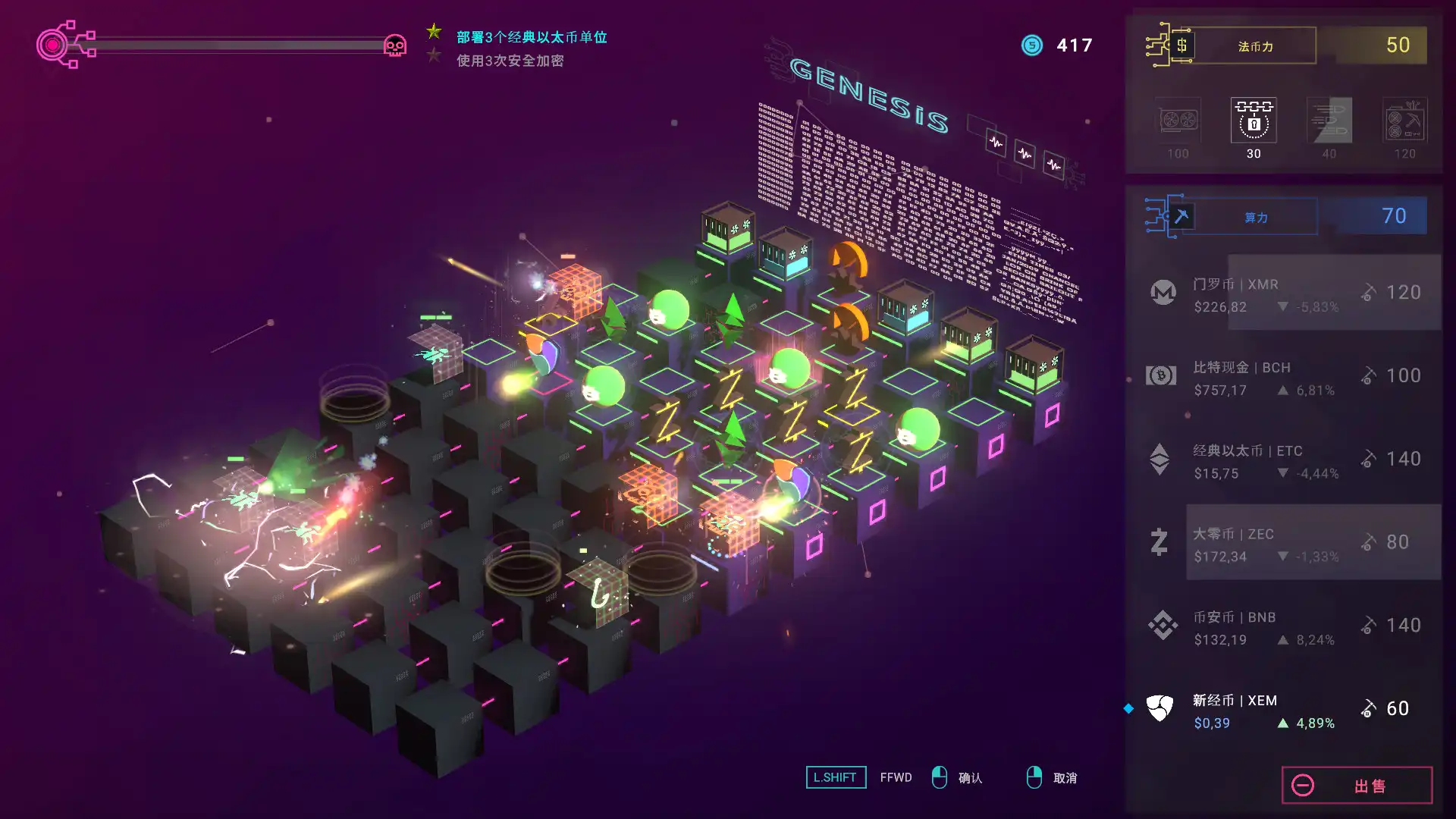Click the 确认 confirm mouse icon

(940, 777)
